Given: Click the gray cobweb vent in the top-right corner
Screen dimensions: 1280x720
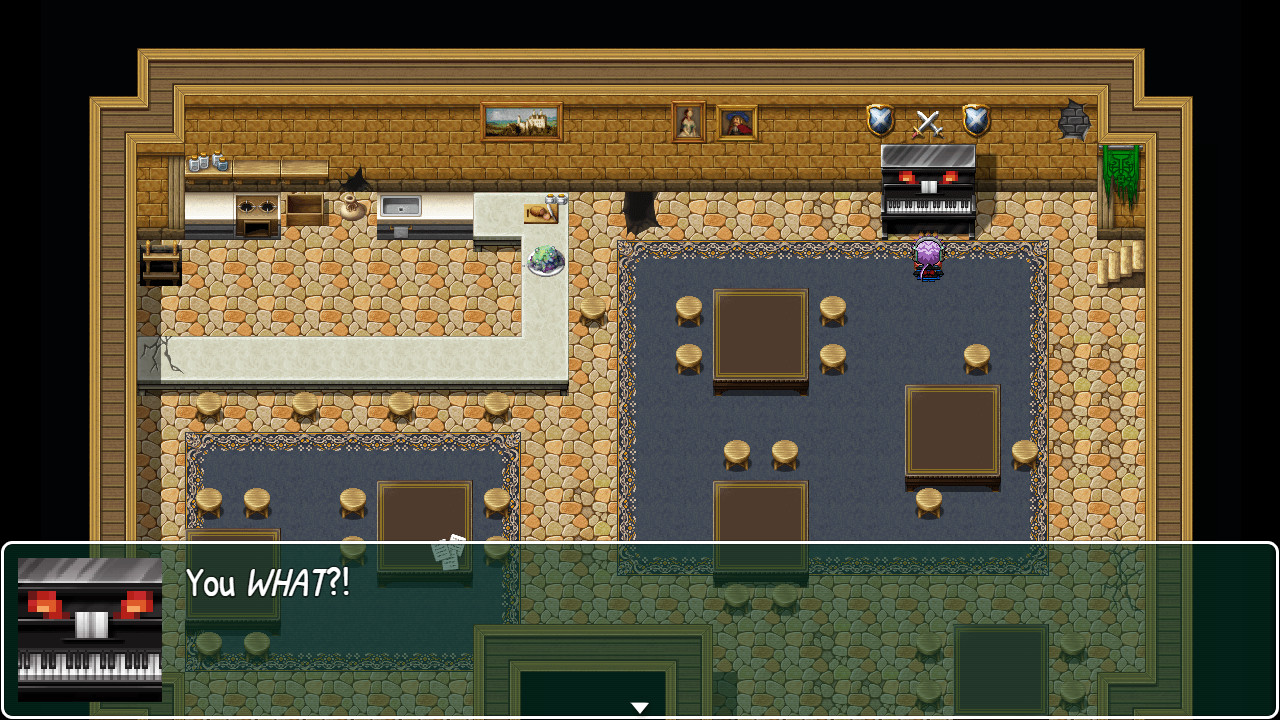Looking at the screenshot, I should coord(1076,118).
